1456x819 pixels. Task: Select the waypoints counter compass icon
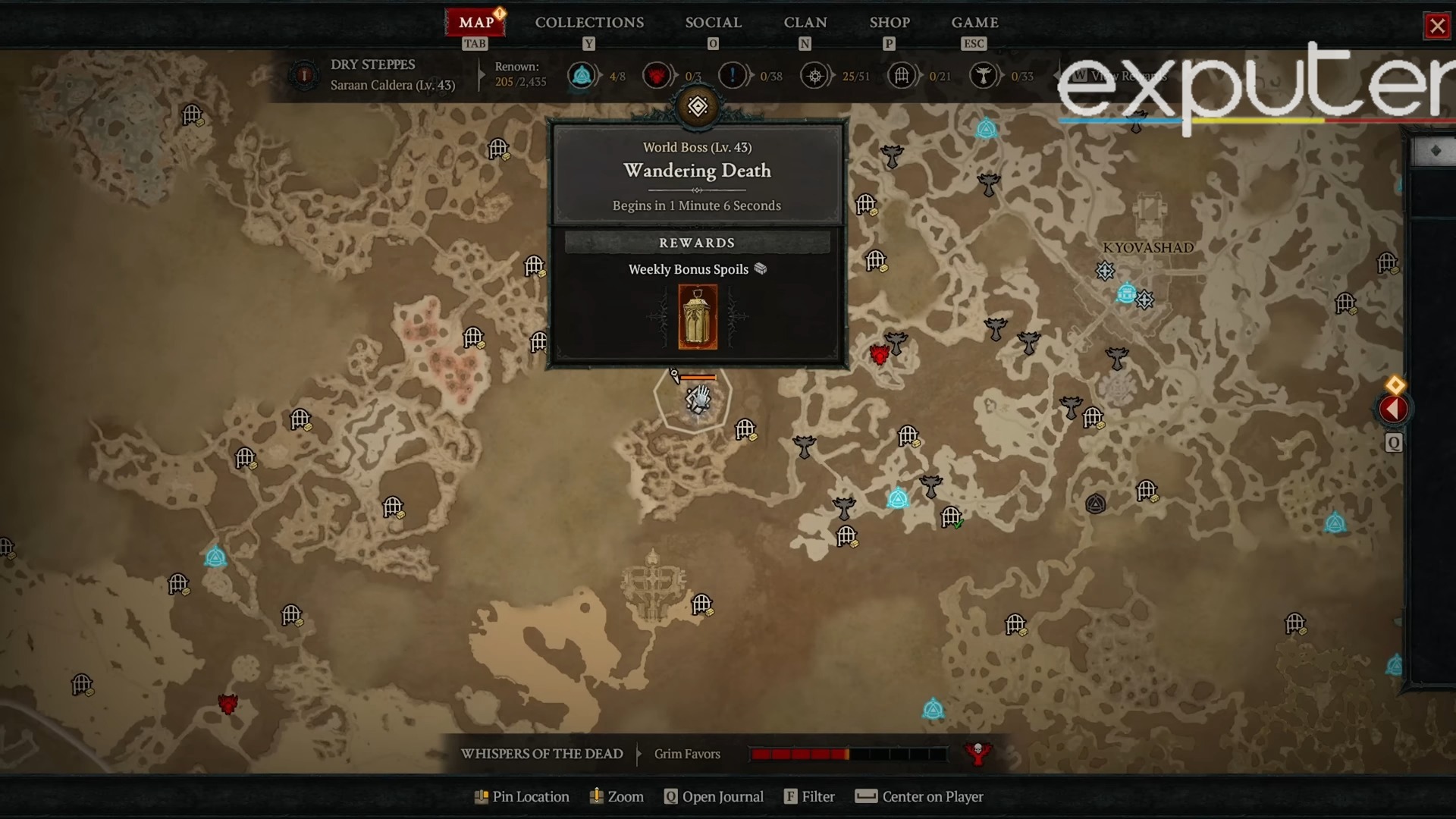coord(816,76)
